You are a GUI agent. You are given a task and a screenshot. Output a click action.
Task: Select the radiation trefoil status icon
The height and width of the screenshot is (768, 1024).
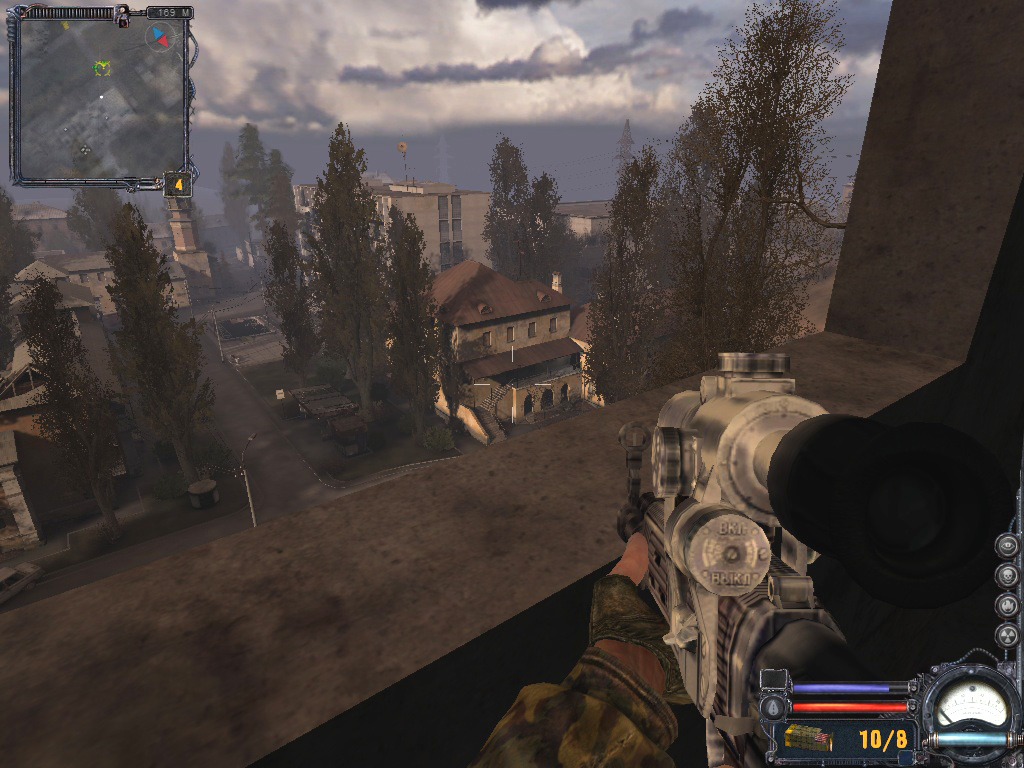click(1007, 636)
